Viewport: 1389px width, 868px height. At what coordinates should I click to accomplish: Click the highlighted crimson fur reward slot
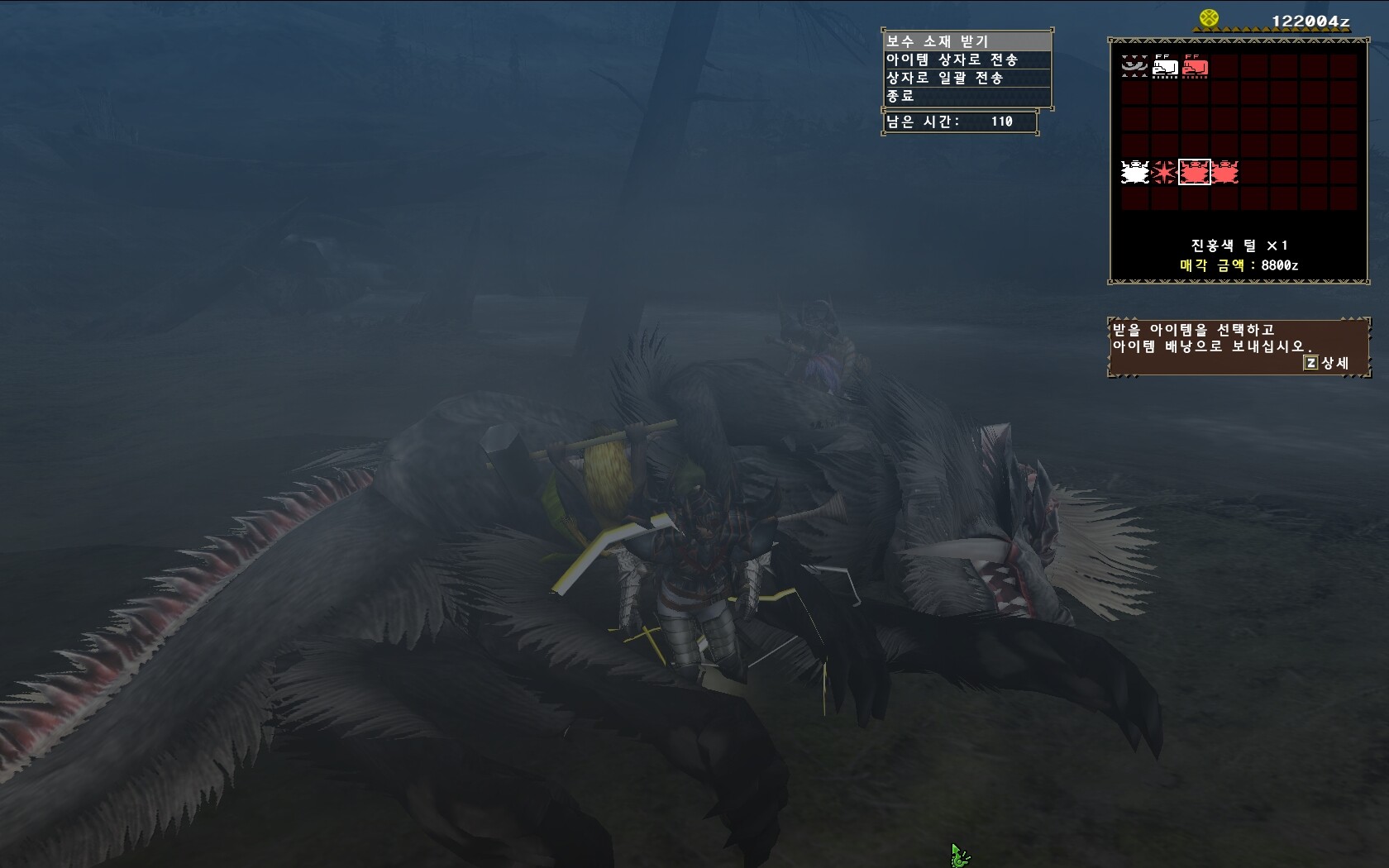pos(1194,172)
